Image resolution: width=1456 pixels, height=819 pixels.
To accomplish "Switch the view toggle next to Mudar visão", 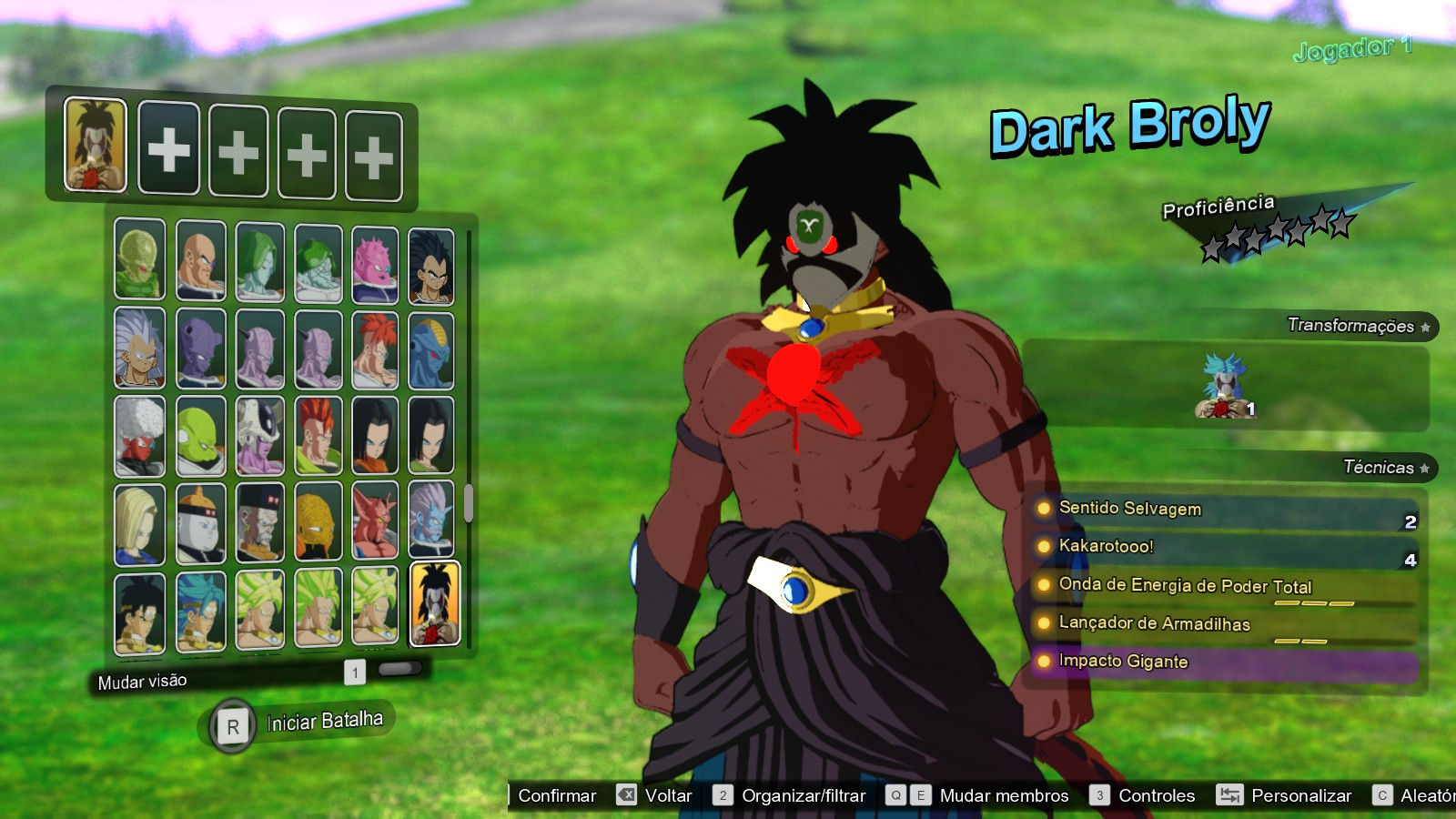I will pyautogui.click(x=398, y=671).
